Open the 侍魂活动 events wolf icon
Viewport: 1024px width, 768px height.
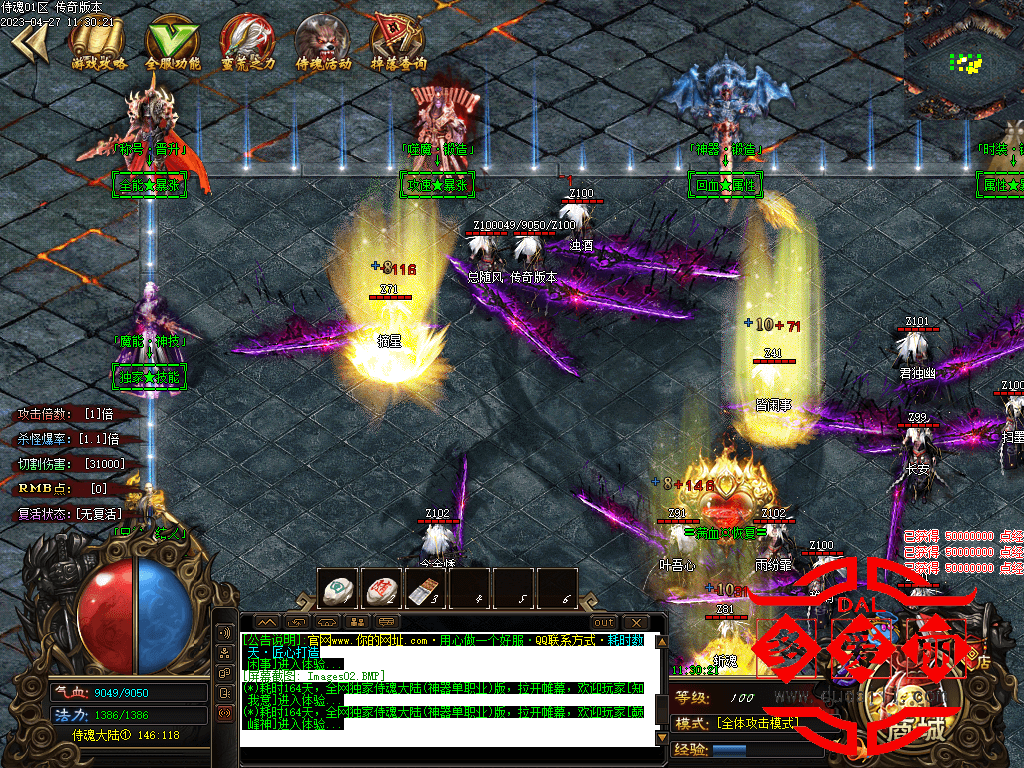323,43
